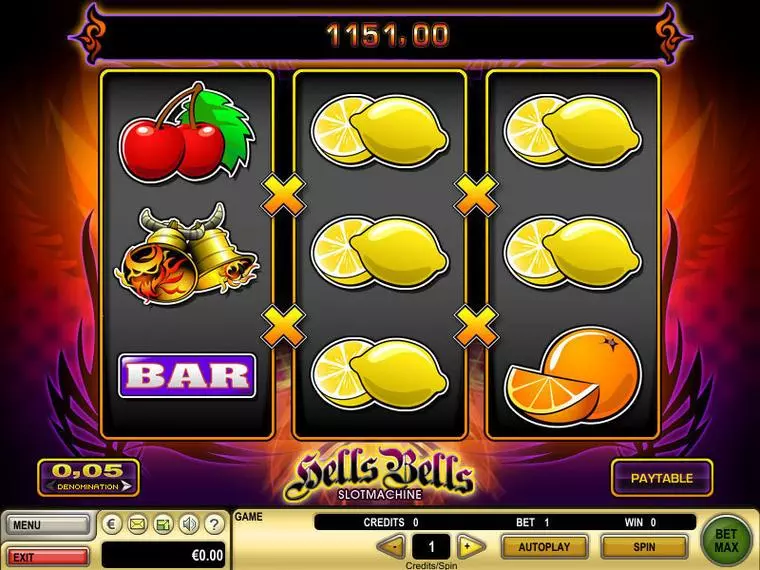Start Autoplay mode

(543, 547)
